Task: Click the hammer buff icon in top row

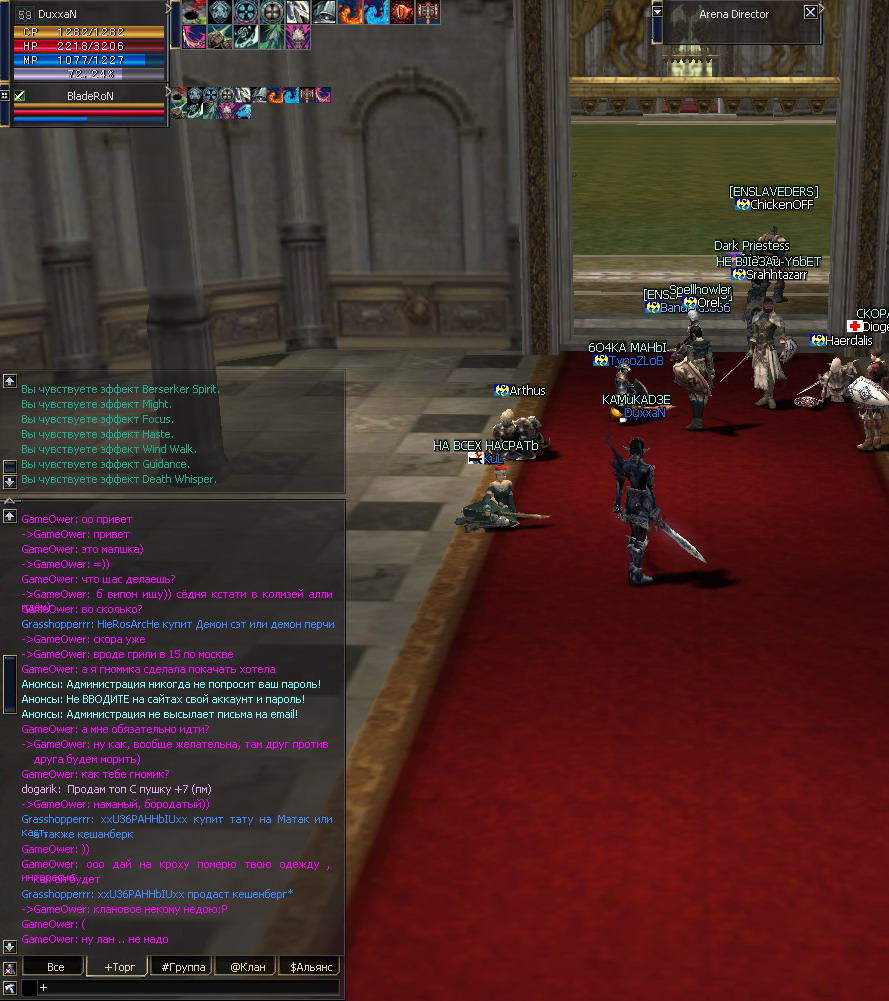Action: [428, 13]
